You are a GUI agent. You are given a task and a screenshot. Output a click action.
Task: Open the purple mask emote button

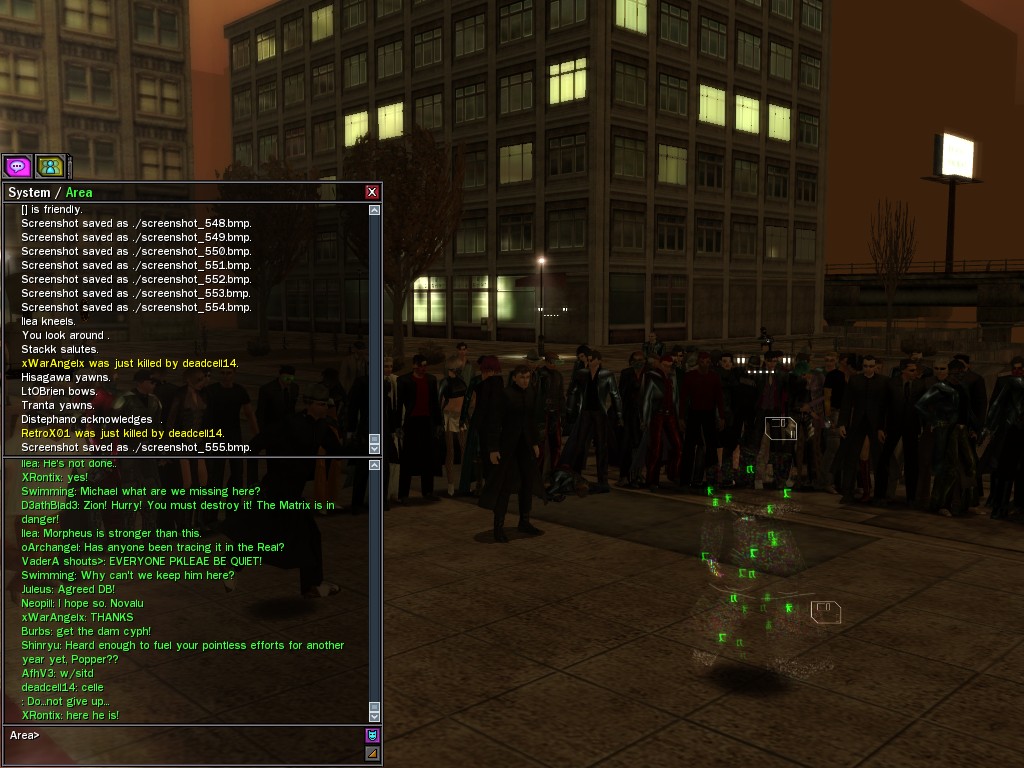tap(372, 735)
